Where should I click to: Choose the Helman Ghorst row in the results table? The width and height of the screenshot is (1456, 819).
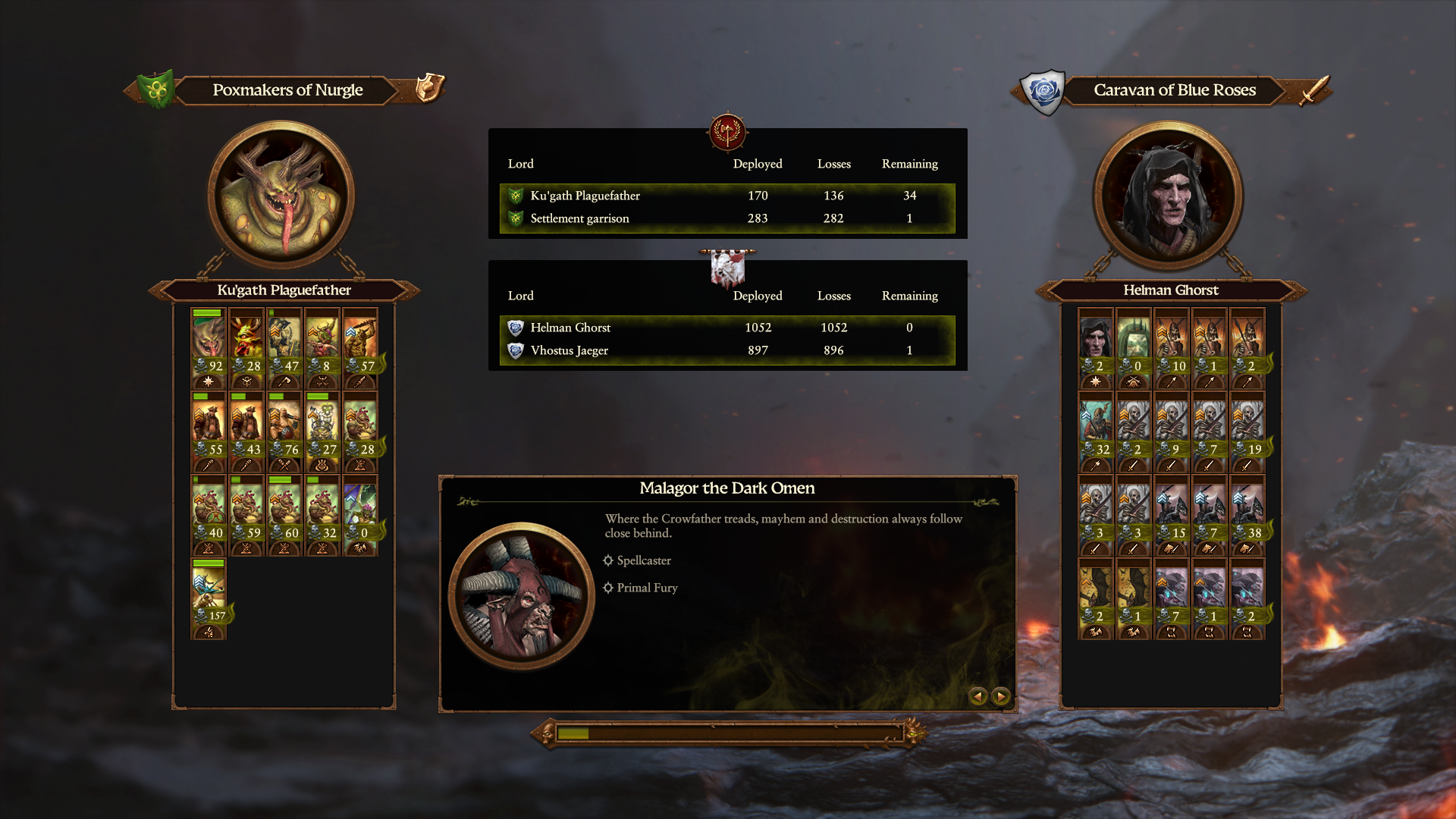click(x=726, y=328)
